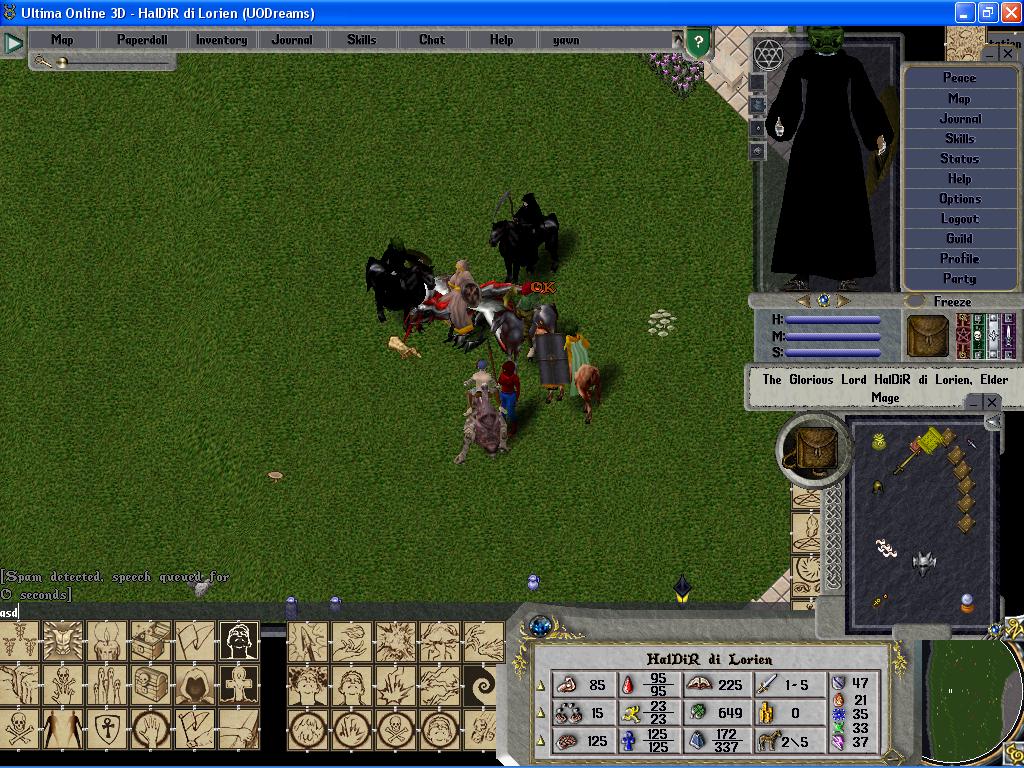Close the character title tooltip with its X
This screenshot has height=768, width=1024.
[x=991, y=402]
